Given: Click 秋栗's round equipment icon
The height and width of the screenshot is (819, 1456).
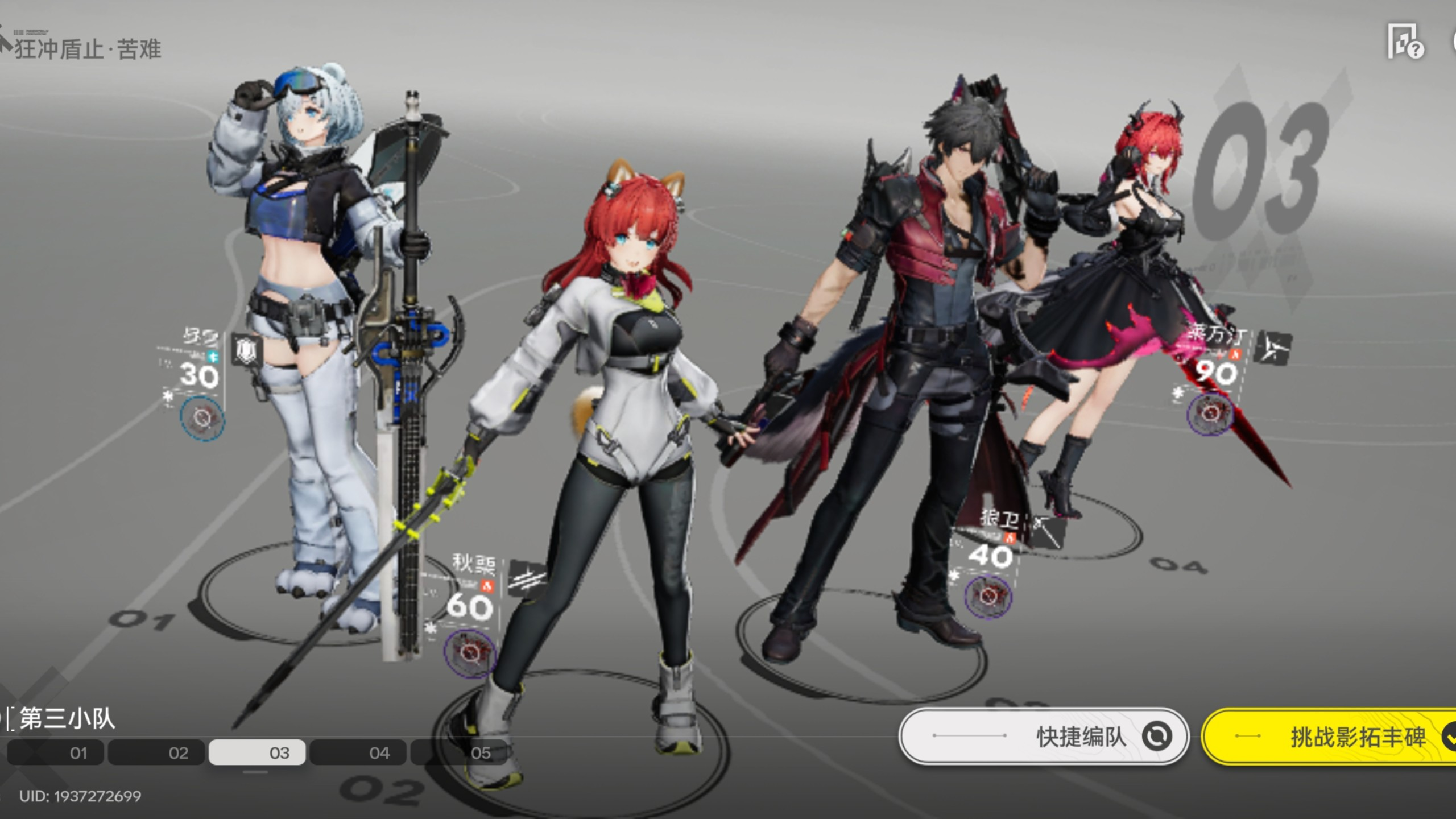Looking at the screenshot, I should click(x=470, y=652).
